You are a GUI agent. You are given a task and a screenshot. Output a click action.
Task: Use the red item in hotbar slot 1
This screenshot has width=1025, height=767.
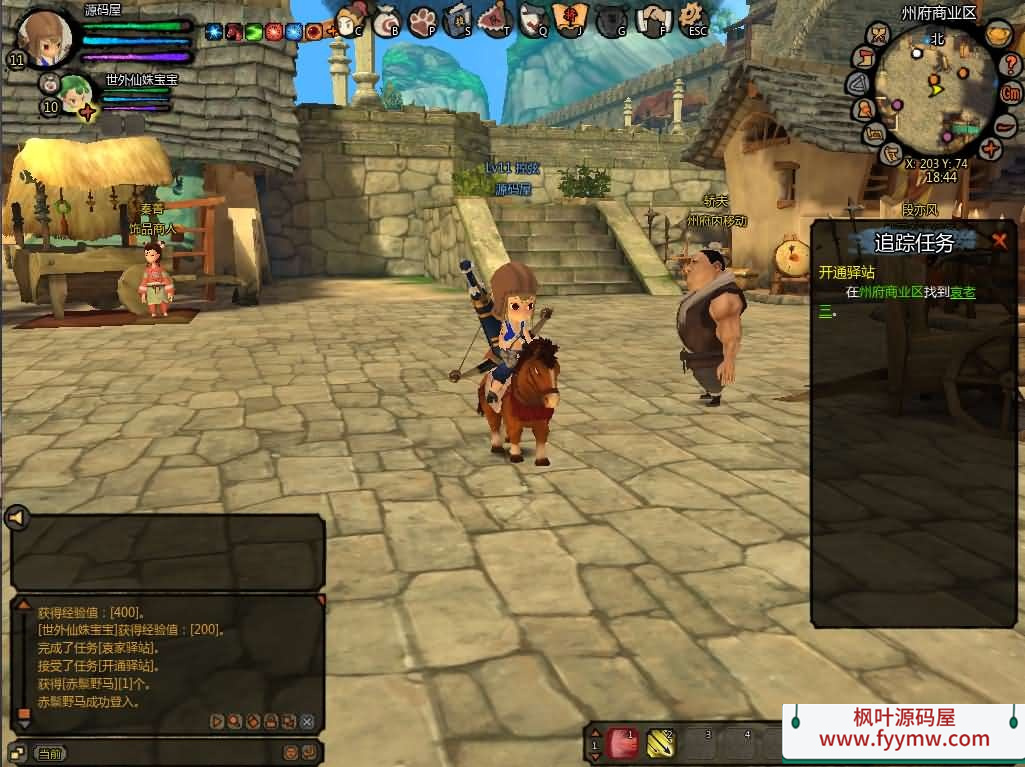click(622, 742)
